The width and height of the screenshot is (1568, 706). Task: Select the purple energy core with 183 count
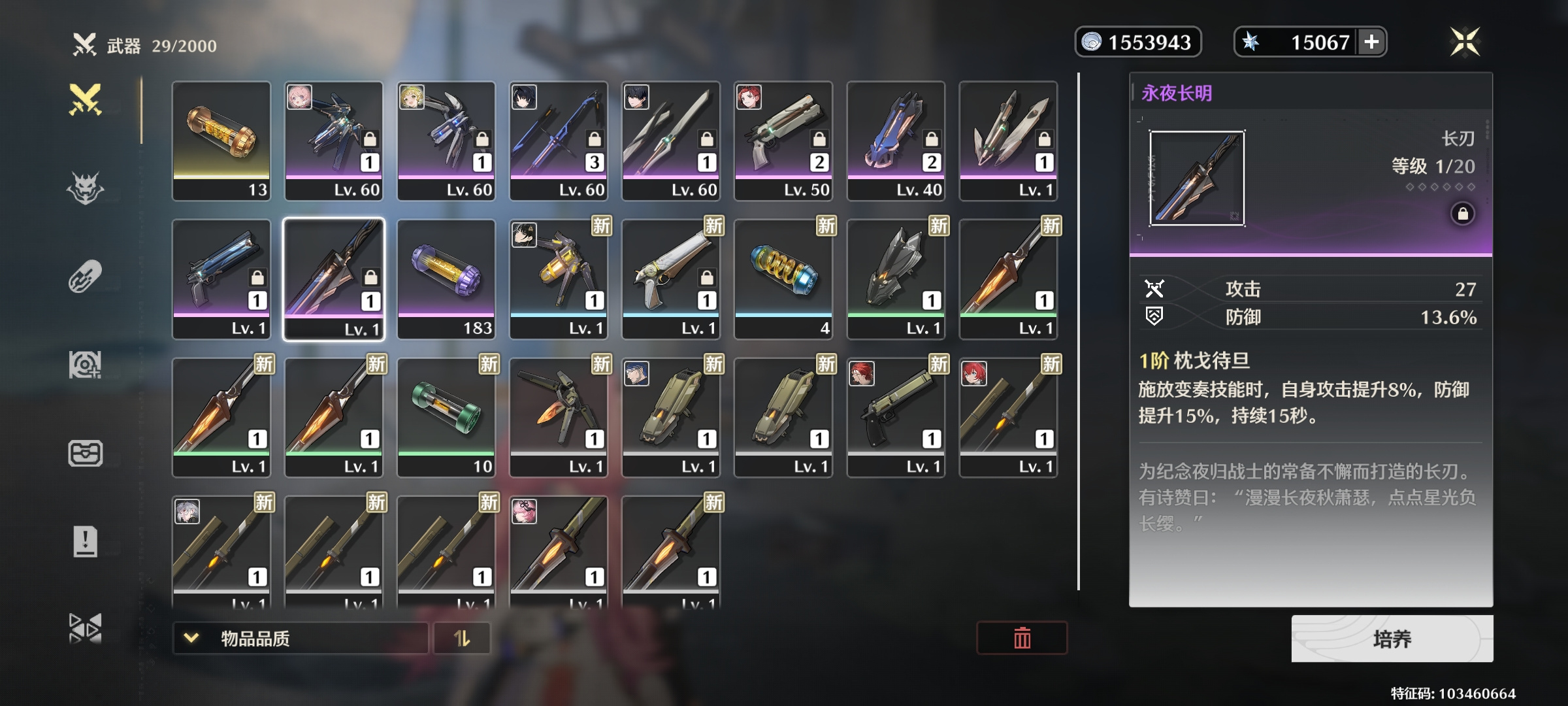point(446,279)
